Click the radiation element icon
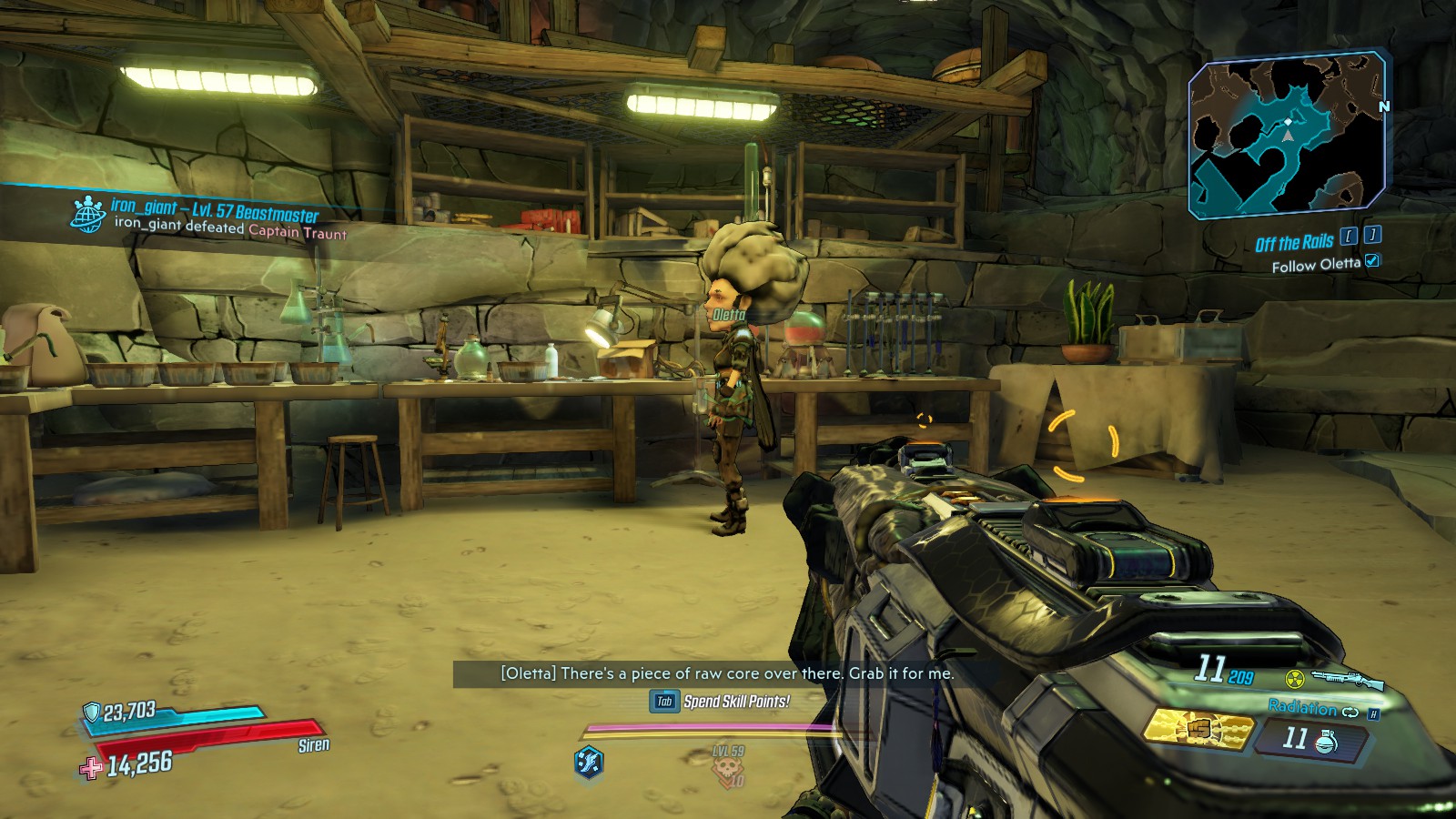Image resolution: width=1456 pixels, height=819 pixels. tap(1295, 678)
